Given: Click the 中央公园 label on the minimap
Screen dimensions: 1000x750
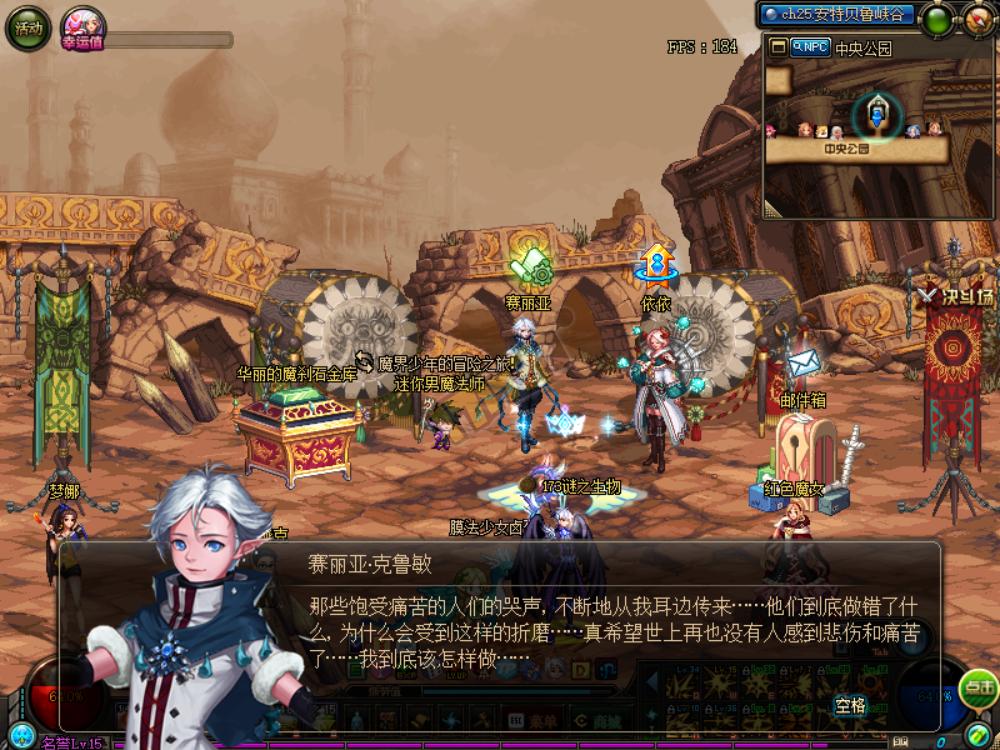Looking at the screenshot, I should (x=846, y=149).
